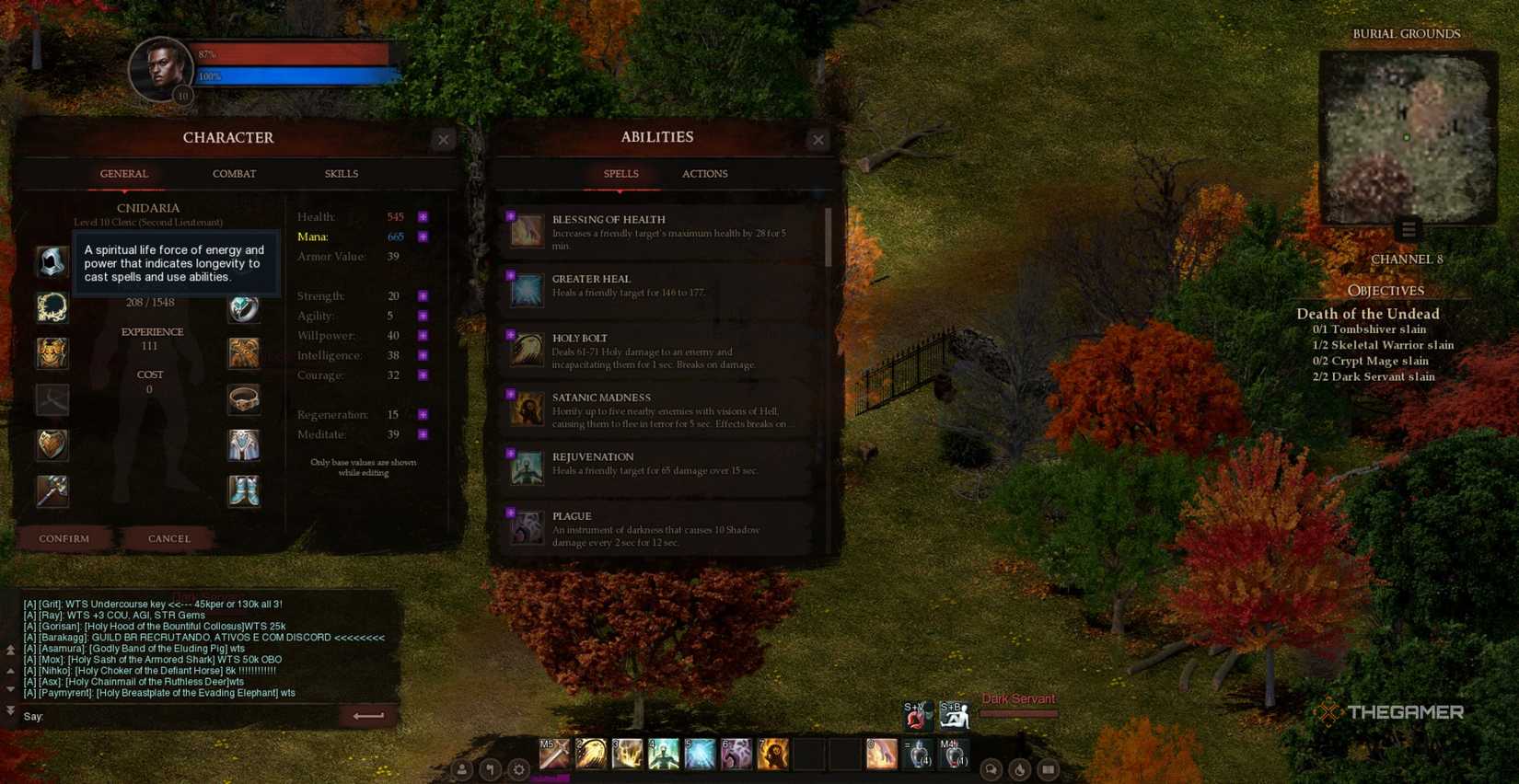Viewport: 1519px width, 784px height.
Task: Open the Actions tab in Abilities
Action: point(704,173)
